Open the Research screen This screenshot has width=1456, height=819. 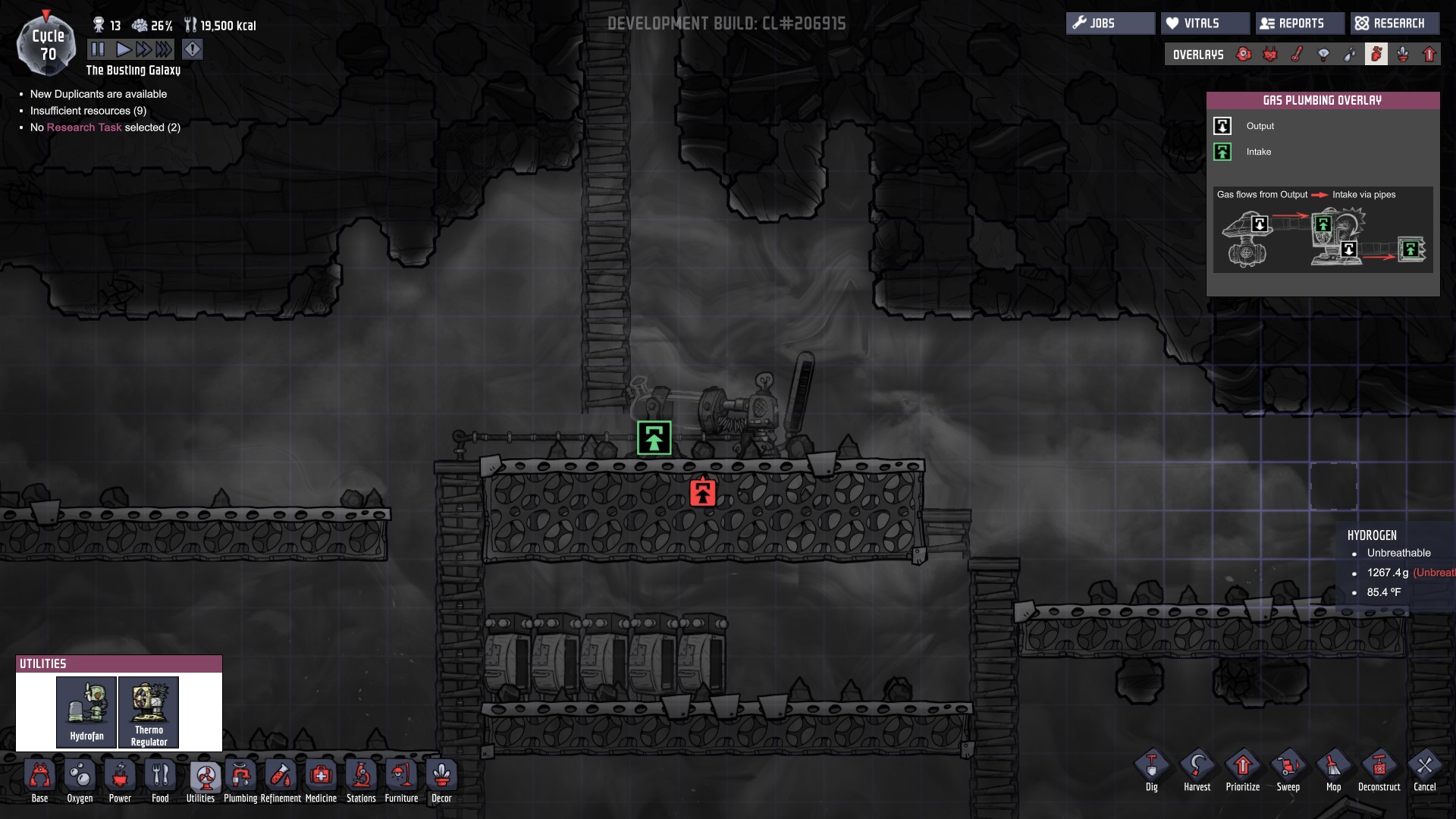1395,23
